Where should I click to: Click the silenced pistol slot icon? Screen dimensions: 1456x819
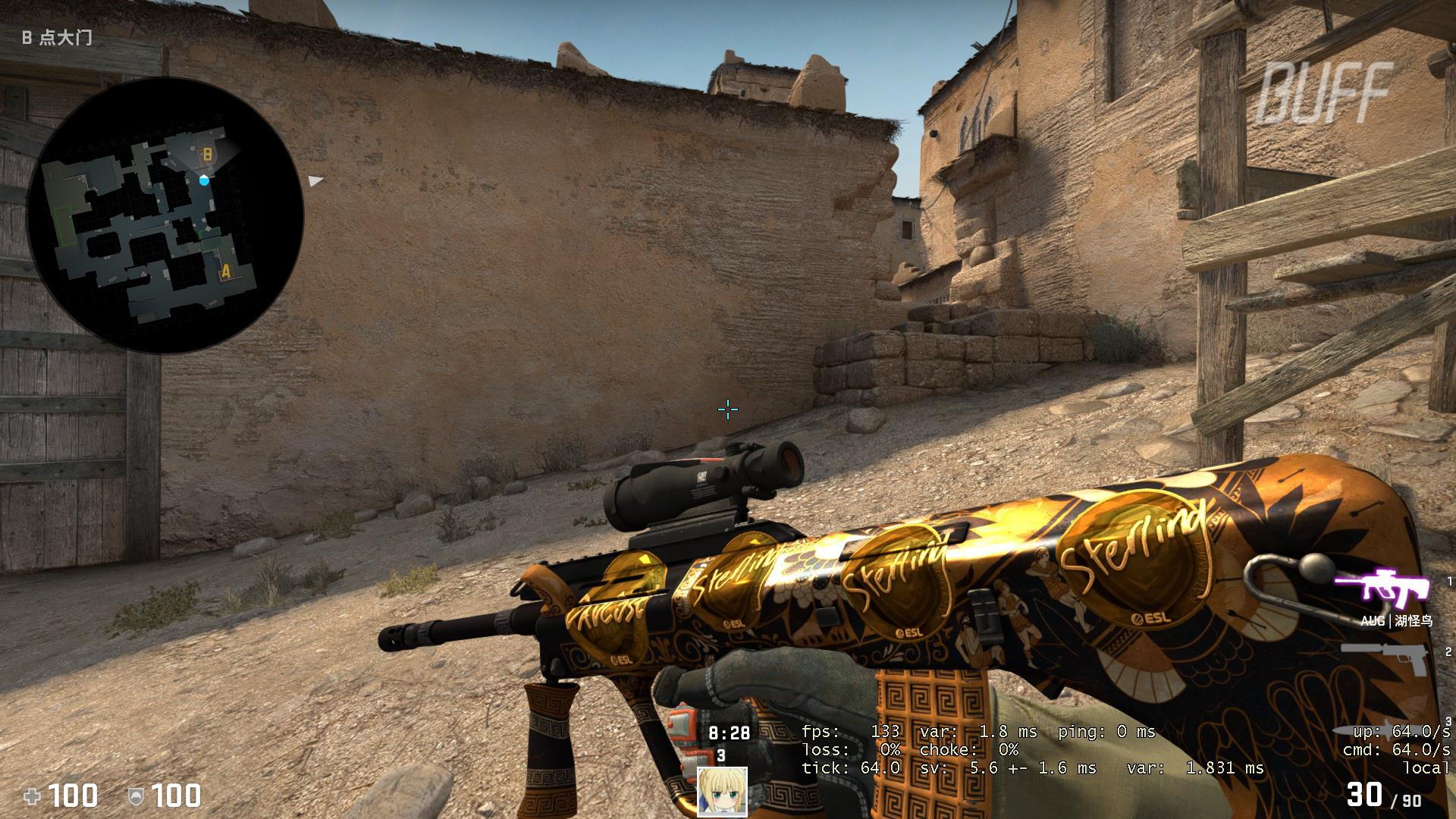coord(1383,658)
